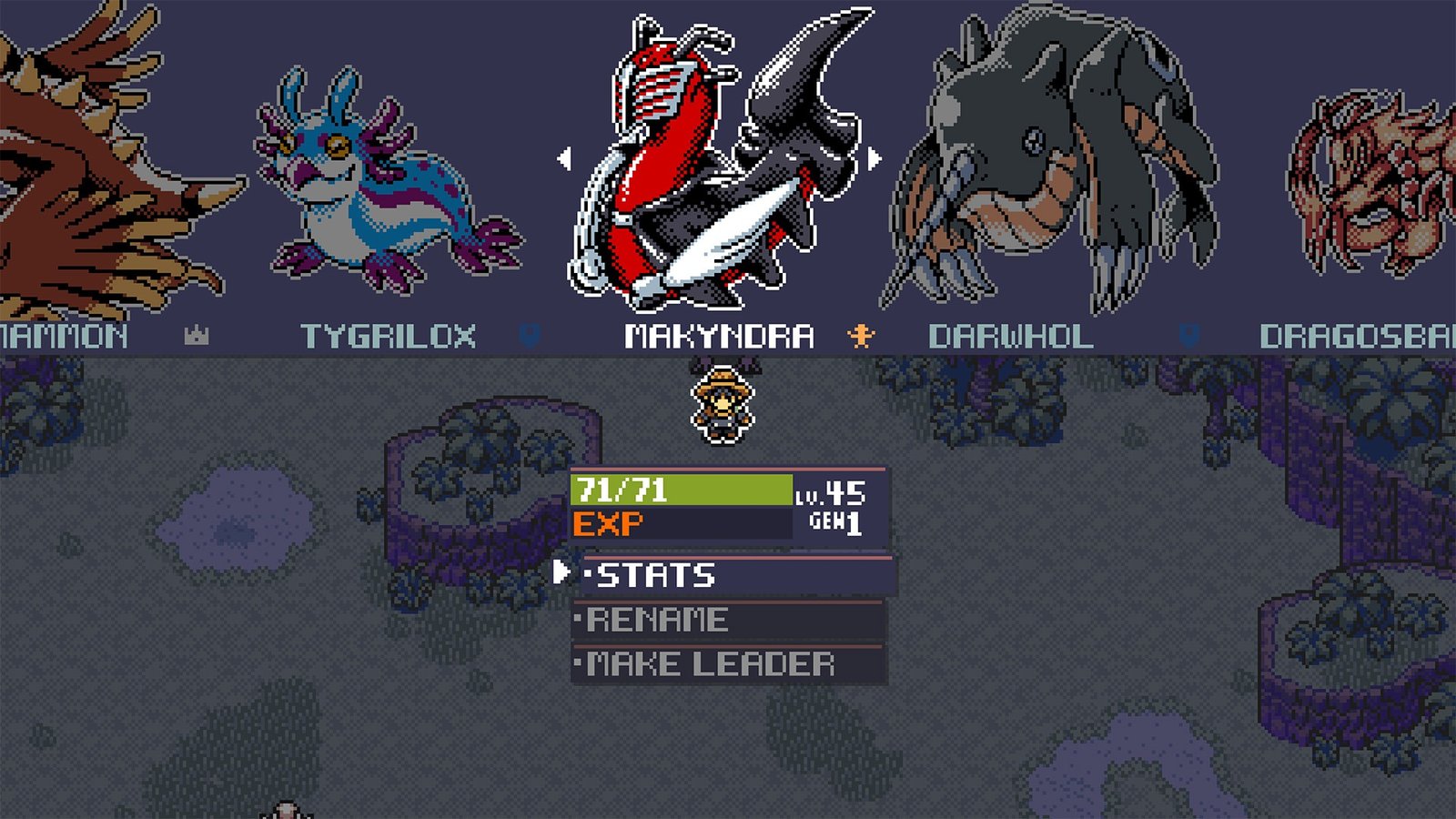The image size is (1456, 819).
Task: Click the left arrow beside Makyndra
Action: pos(565,159)
